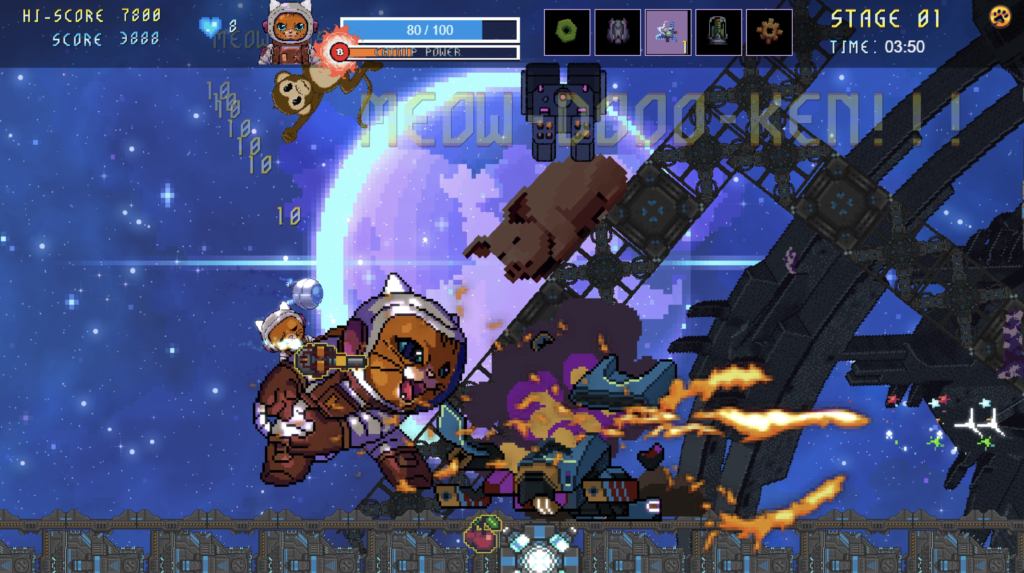Click the astronaut cat character portrait
The height and width of the screenshot is (573, 1024).
coord(289,30)
